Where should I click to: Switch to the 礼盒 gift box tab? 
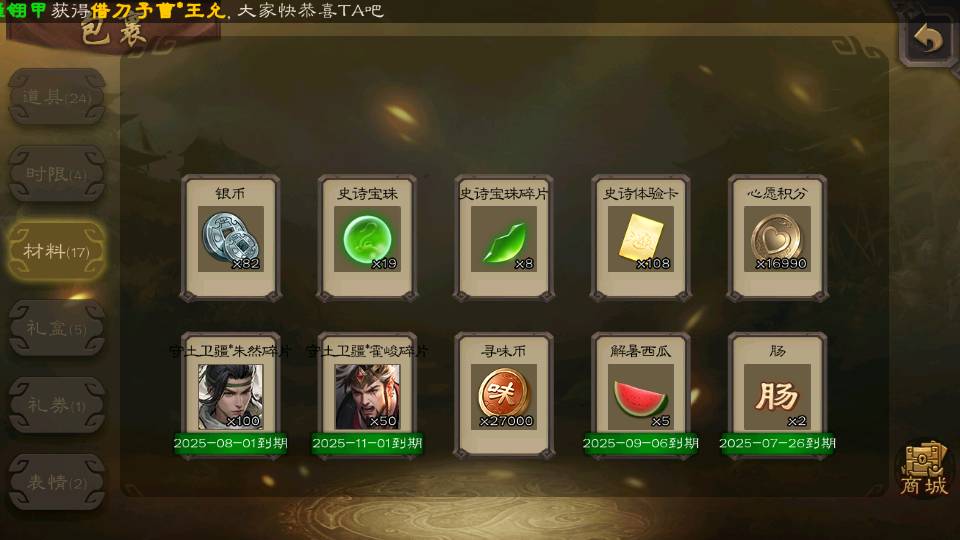pyautogui.click(x=56, y=327)
